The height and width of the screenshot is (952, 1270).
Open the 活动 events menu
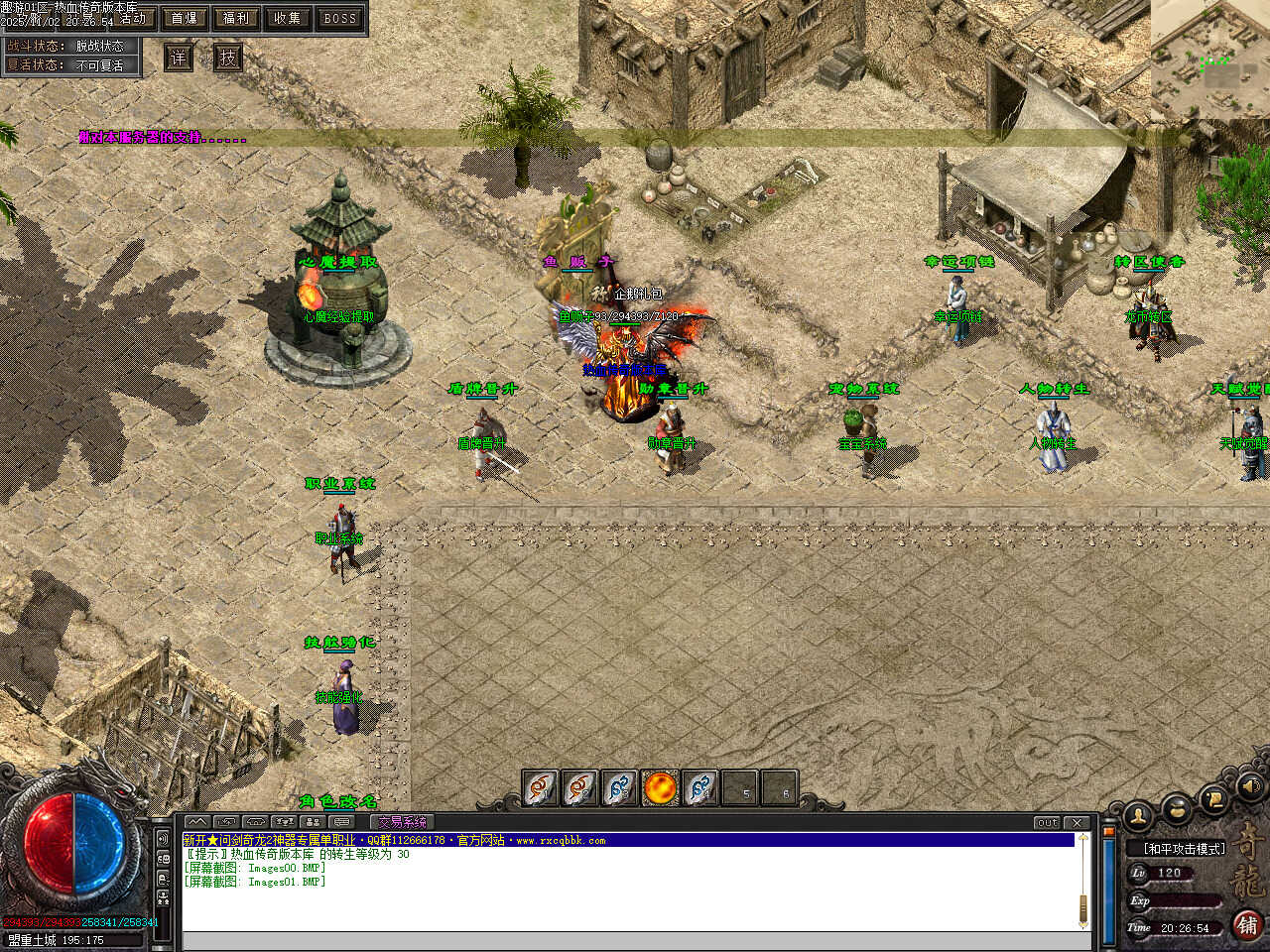point(133,18)
